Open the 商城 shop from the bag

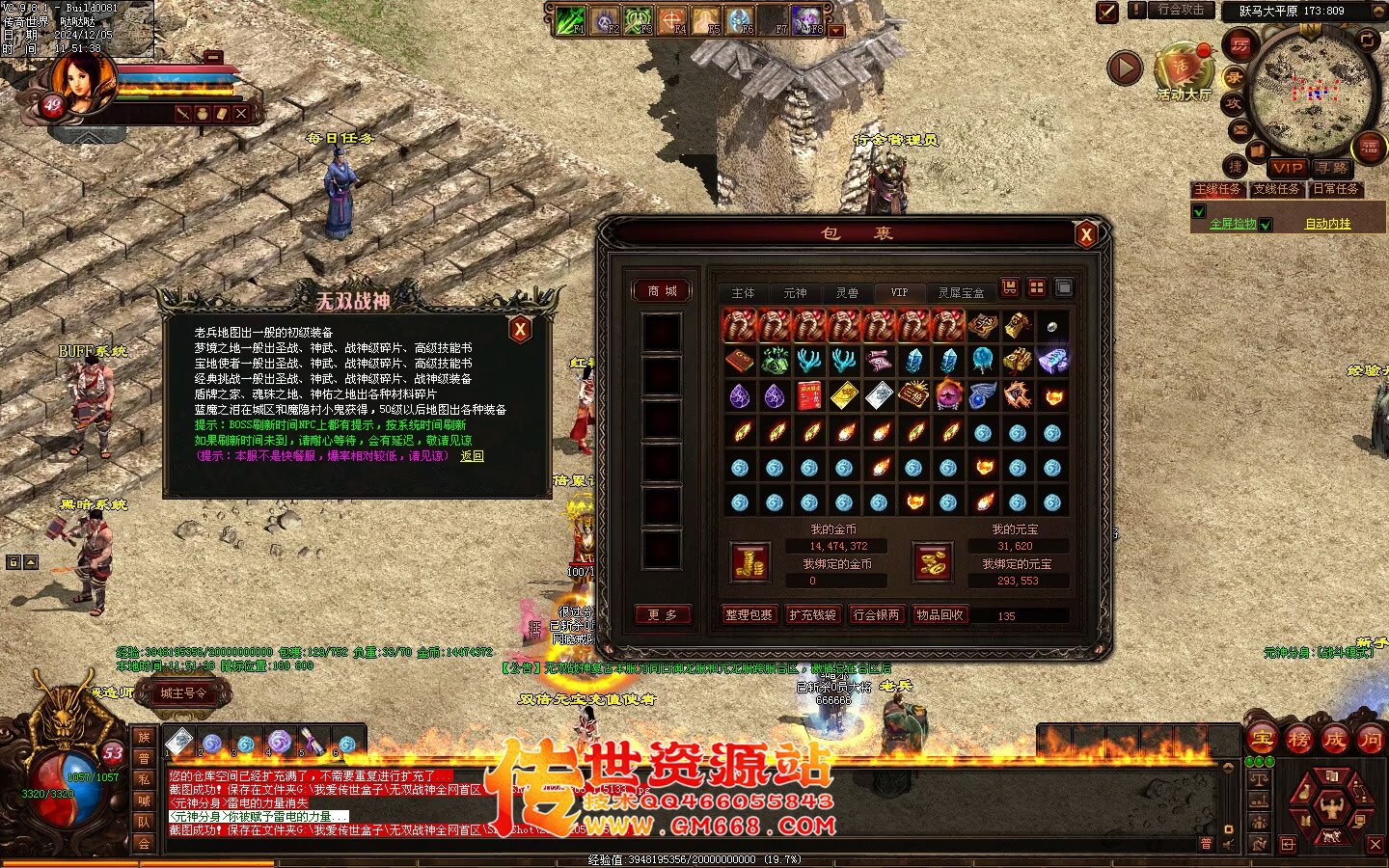coord(662,290)
